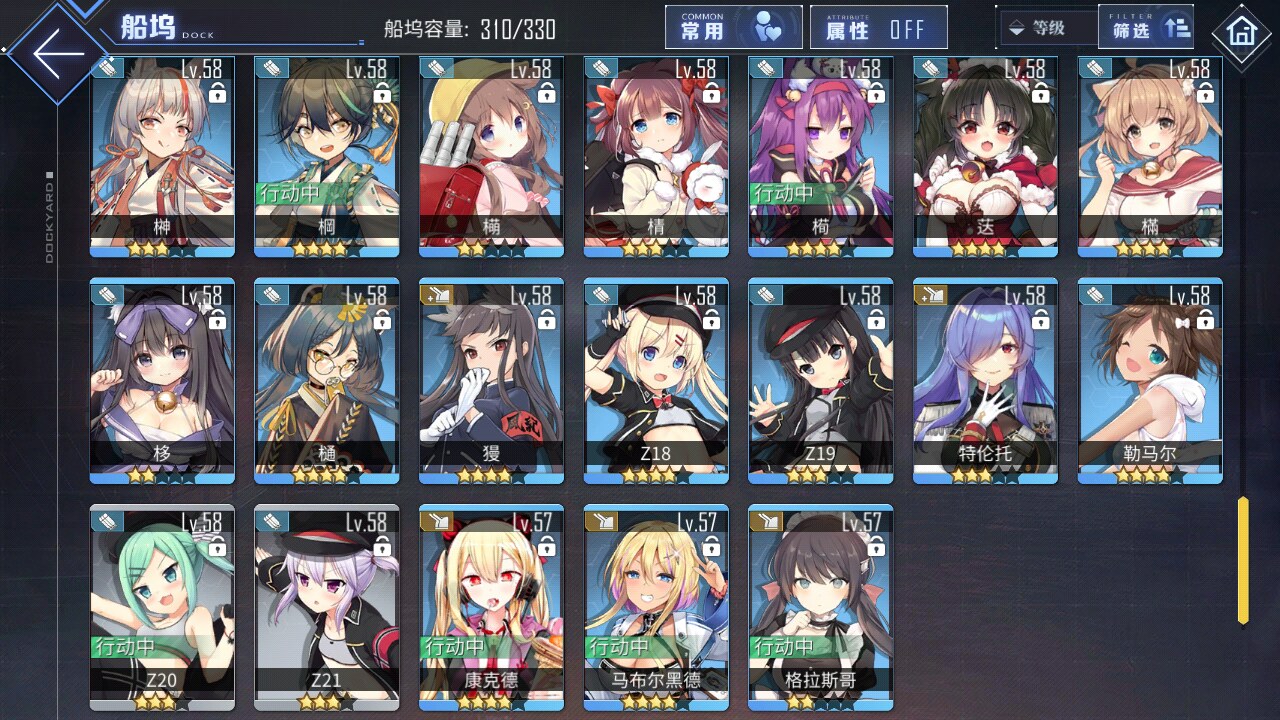Image resolution: width=1280 pixels, height=720 pixels.
Task: Select the Z18 ship card
Action: [656, 380]
